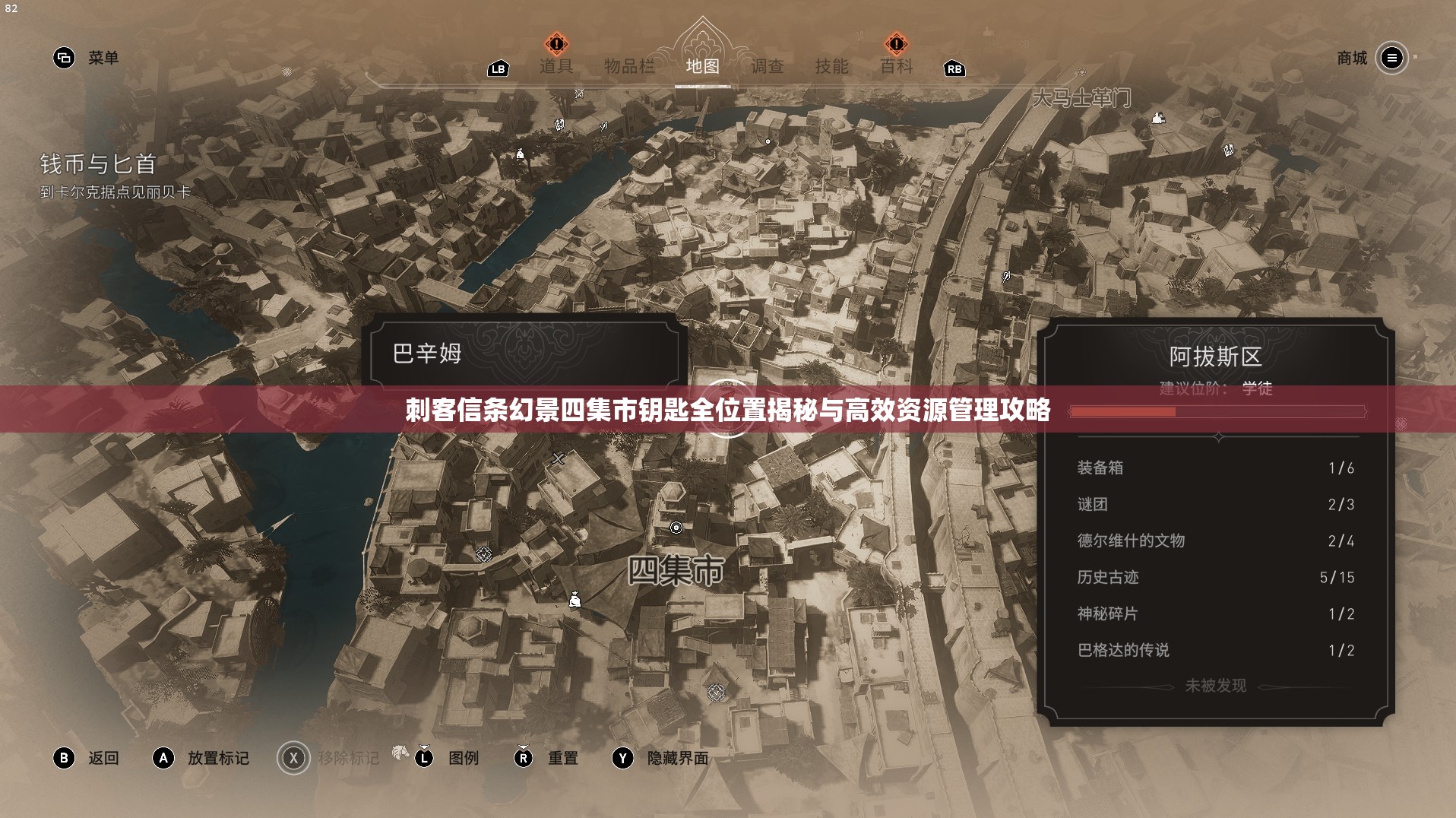Open the 调查 tab
Screen dimensions: 1456x818
point(767,66)
